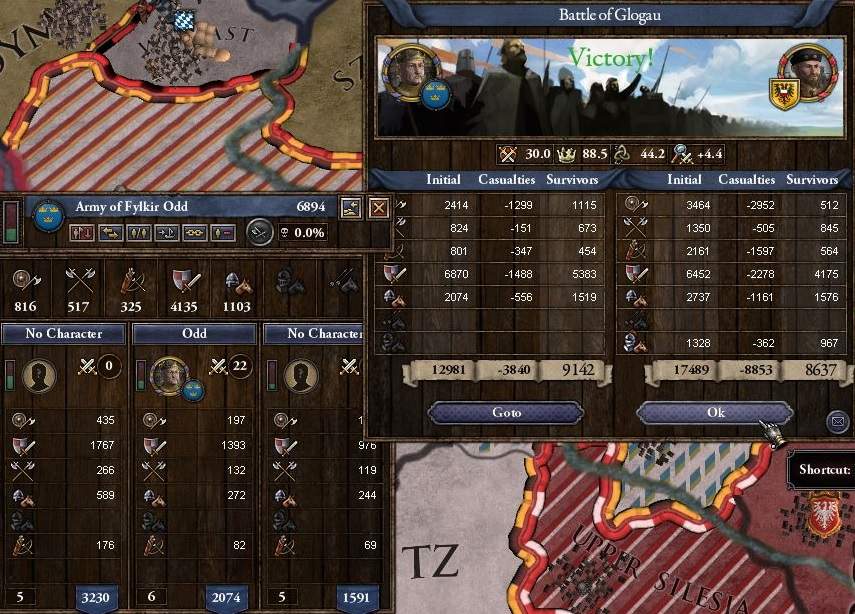Click the army panel button beside the red X
Viewport: 855px width, 614px height.
351,208
